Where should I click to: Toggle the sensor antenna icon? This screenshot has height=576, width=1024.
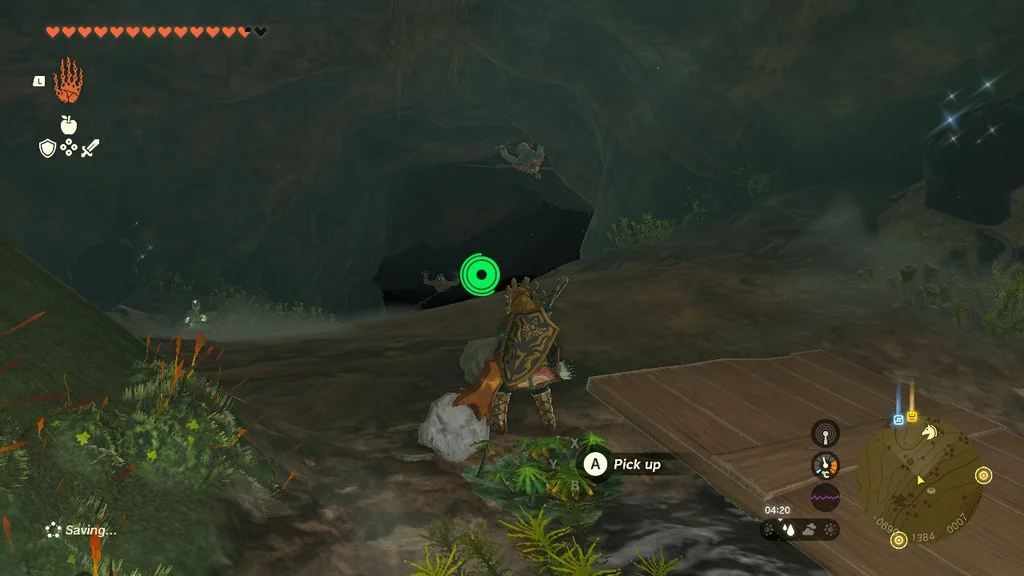click(825, 433)
